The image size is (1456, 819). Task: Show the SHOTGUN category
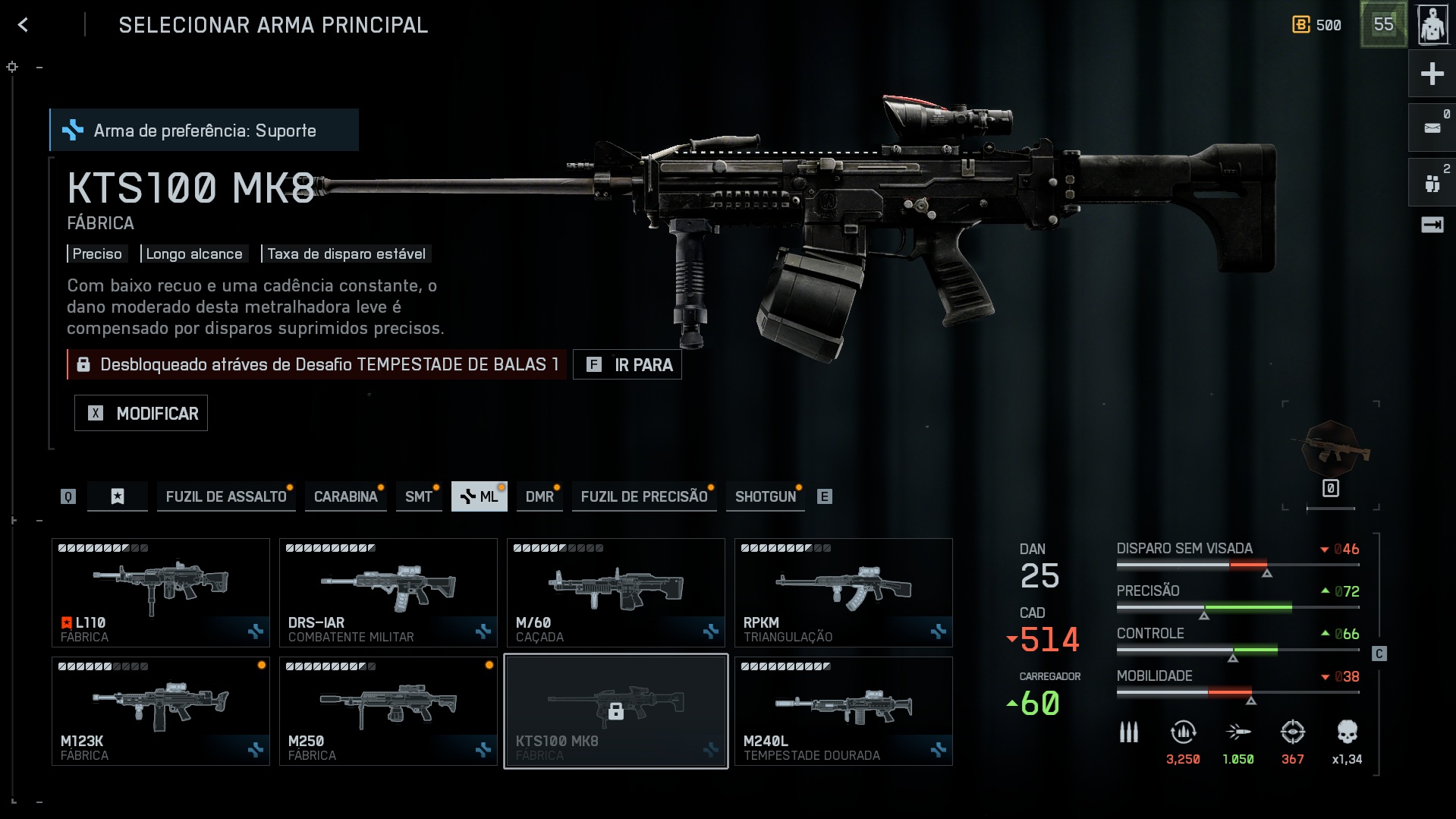pos(765,496)
